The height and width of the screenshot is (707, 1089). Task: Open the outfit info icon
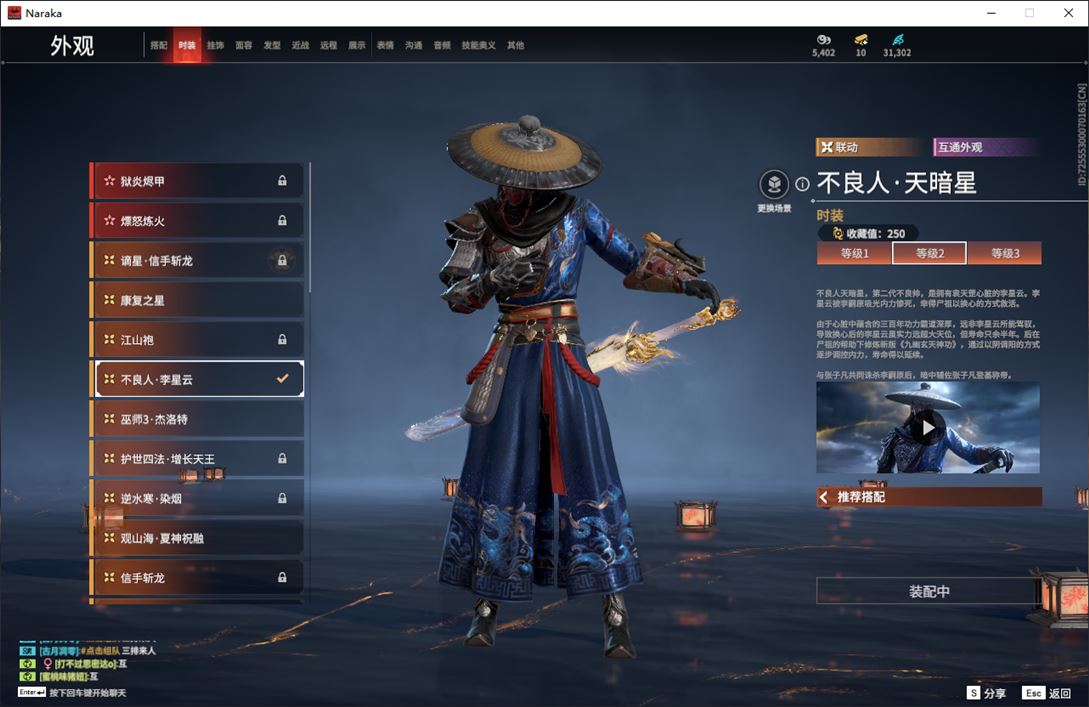click(x=802, y=184)
